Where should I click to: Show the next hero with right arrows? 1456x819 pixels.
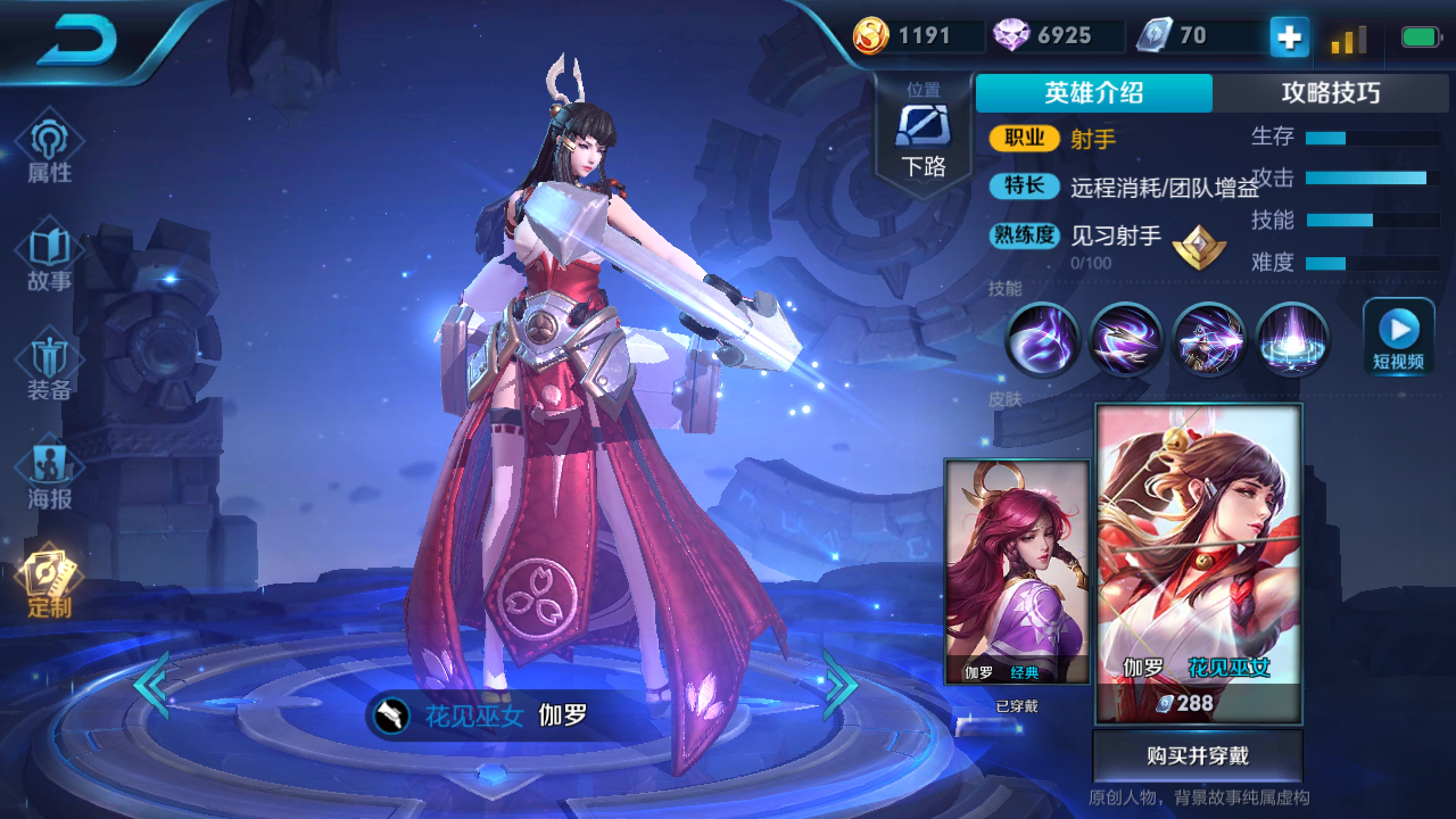(x=839, y=685)
